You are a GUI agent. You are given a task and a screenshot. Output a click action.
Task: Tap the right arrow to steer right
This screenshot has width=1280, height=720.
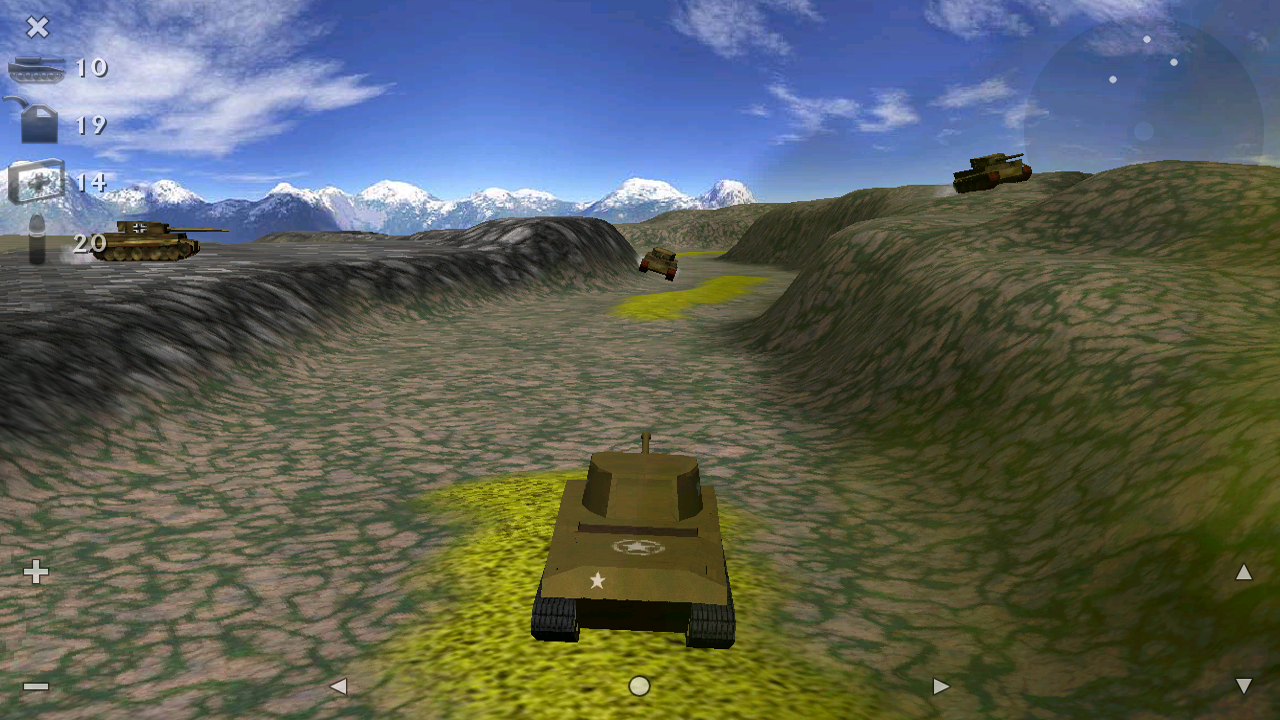[940, 687]
